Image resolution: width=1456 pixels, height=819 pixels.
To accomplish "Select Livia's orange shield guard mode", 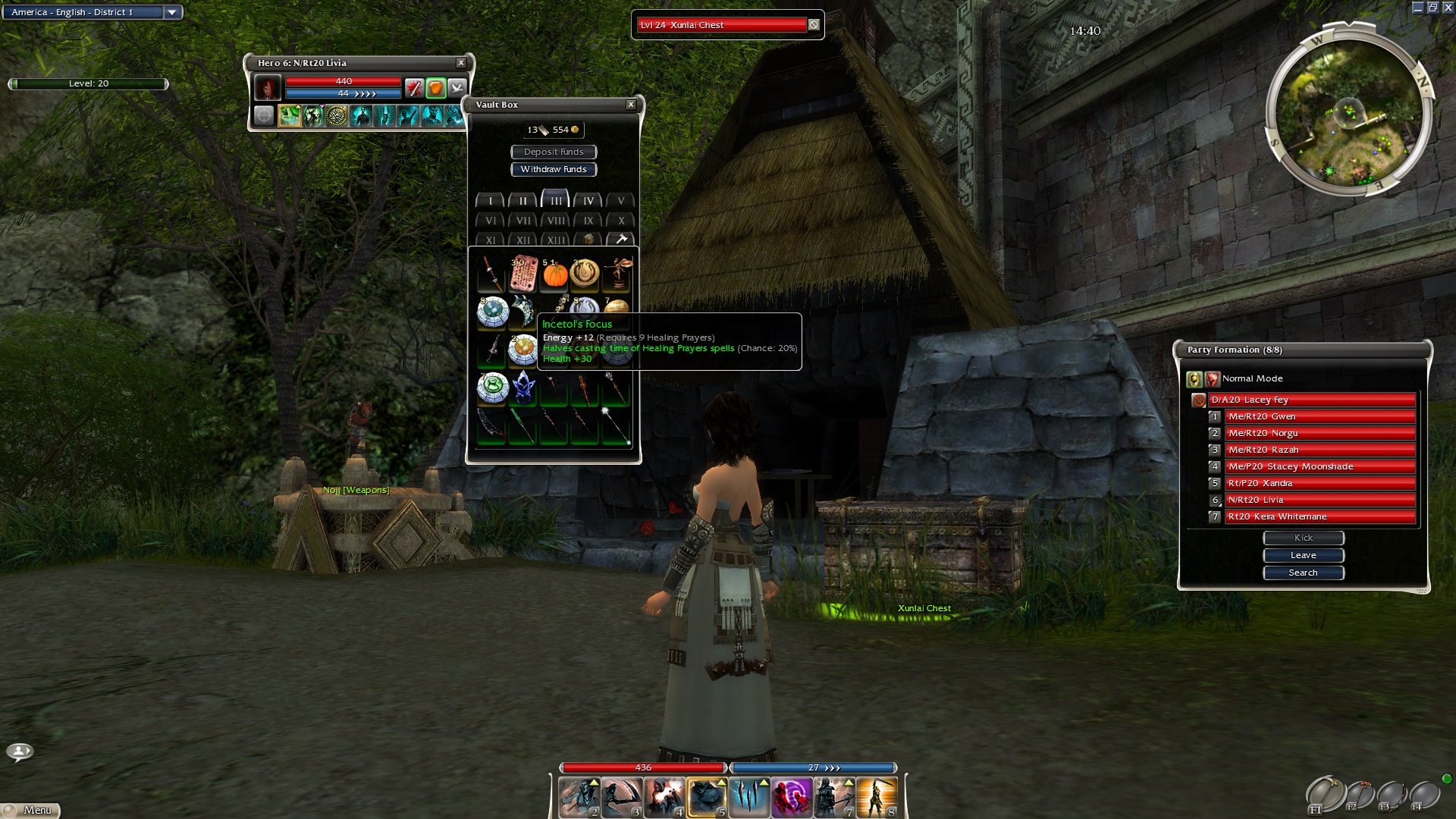I will [x=435, y=89].
